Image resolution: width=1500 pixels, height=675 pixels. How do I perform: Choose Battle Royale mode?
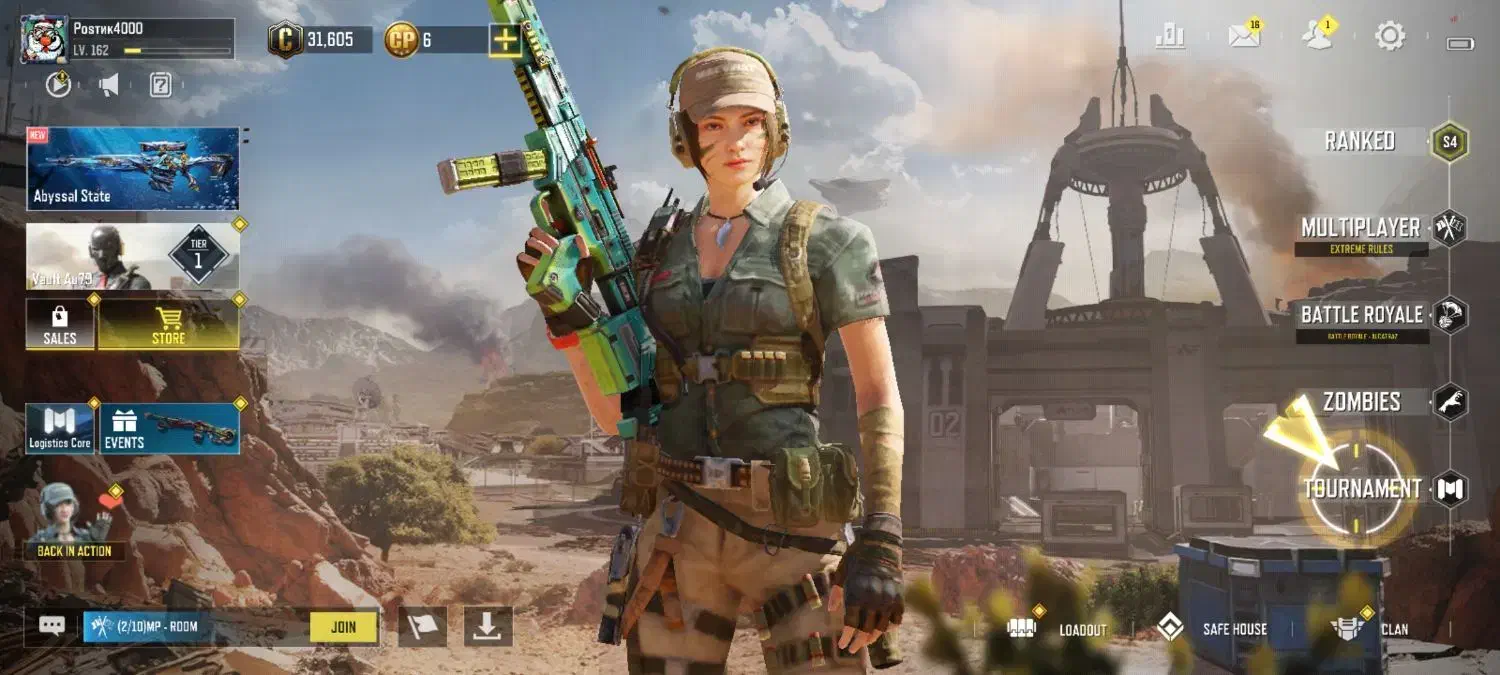pos(1361,315)
